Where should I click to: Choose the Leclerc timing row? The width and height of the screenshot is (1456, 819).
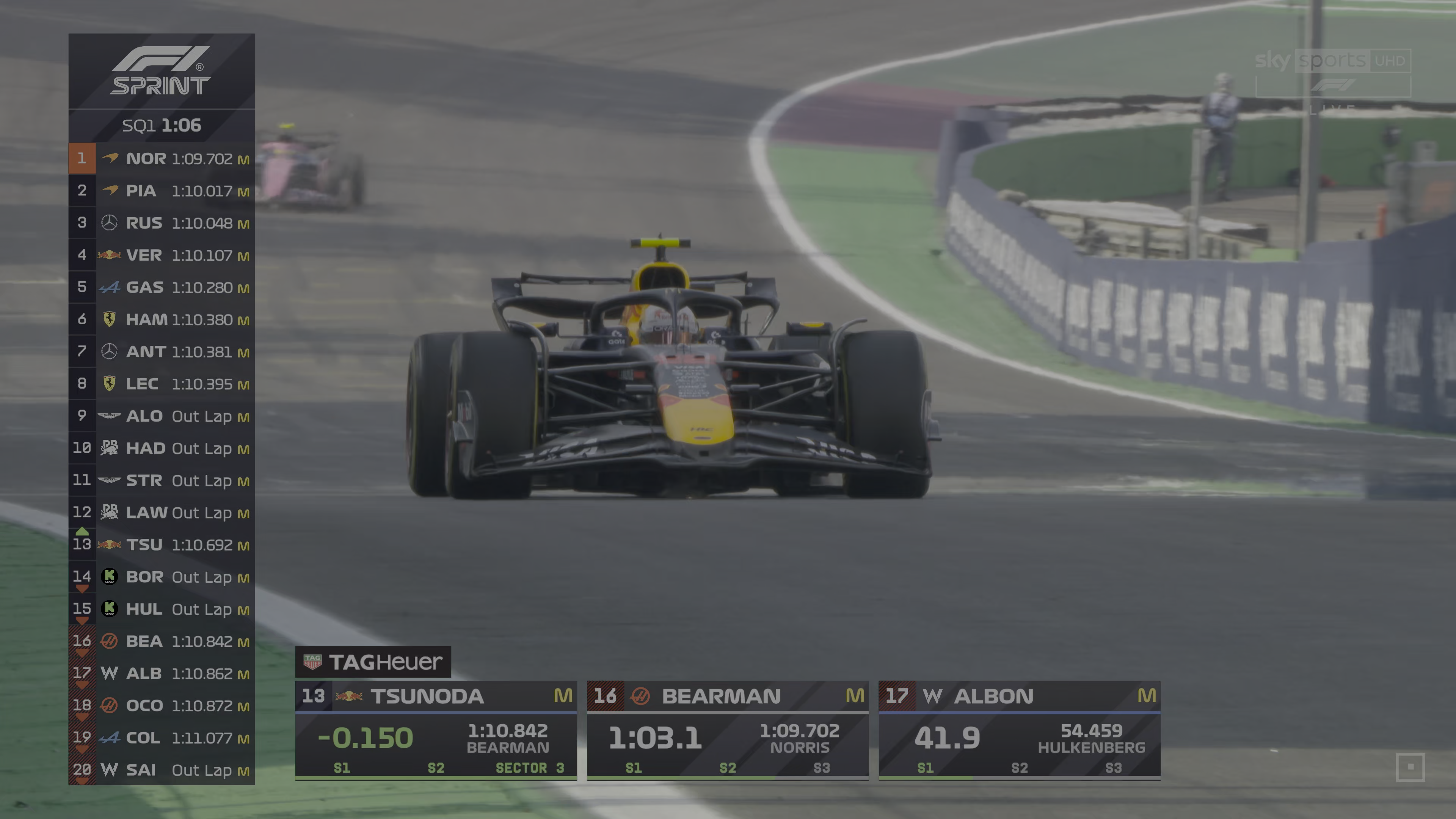coord(162,384)
